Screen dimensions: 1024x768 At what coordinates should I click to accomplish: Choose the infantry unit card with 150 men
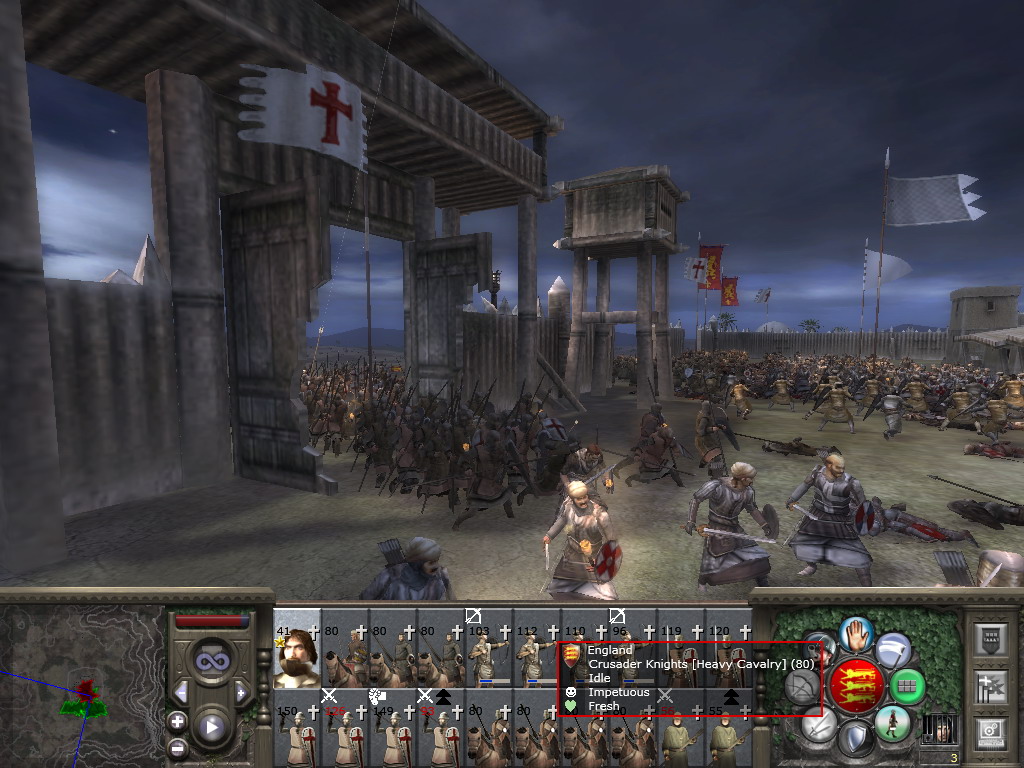click(x=296, y=738)
